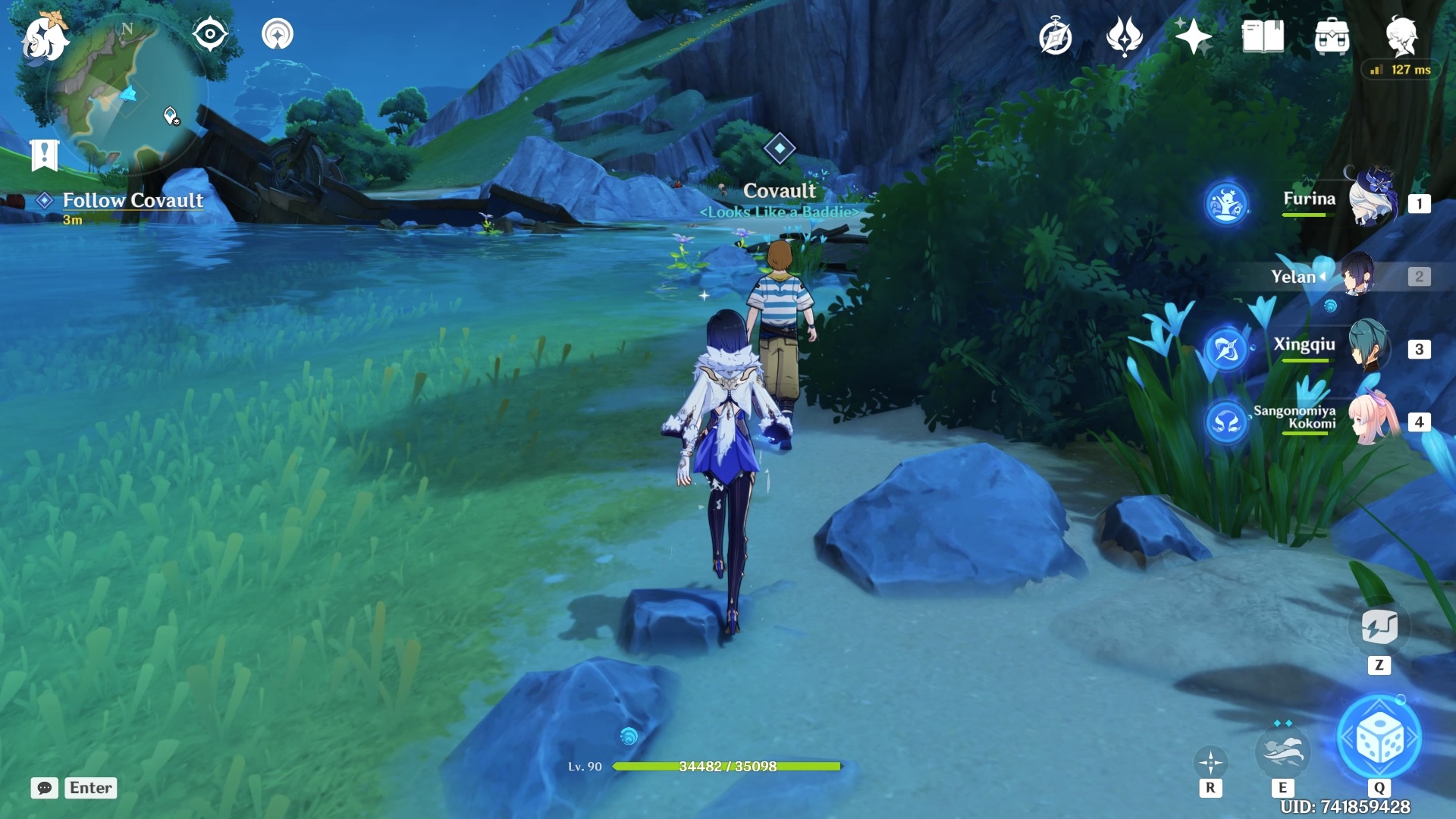The height and width of the screenshot is (819, 1456).
Task: Open the Inventory backpack icon
Action: pos(1332,36)
